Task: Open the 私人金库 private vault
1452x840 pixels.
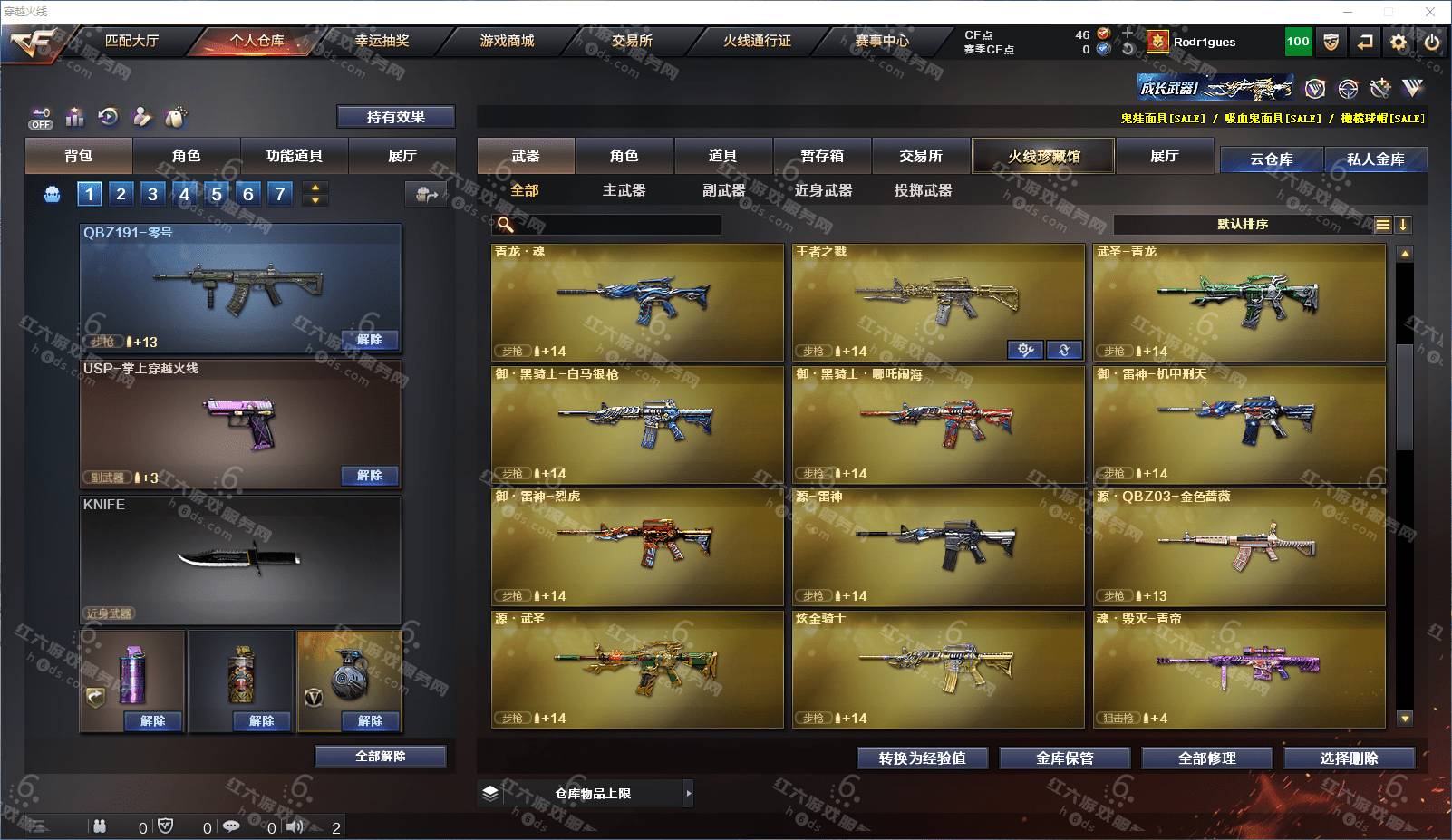Action: pyautogui.click(x=1375, y=159)
